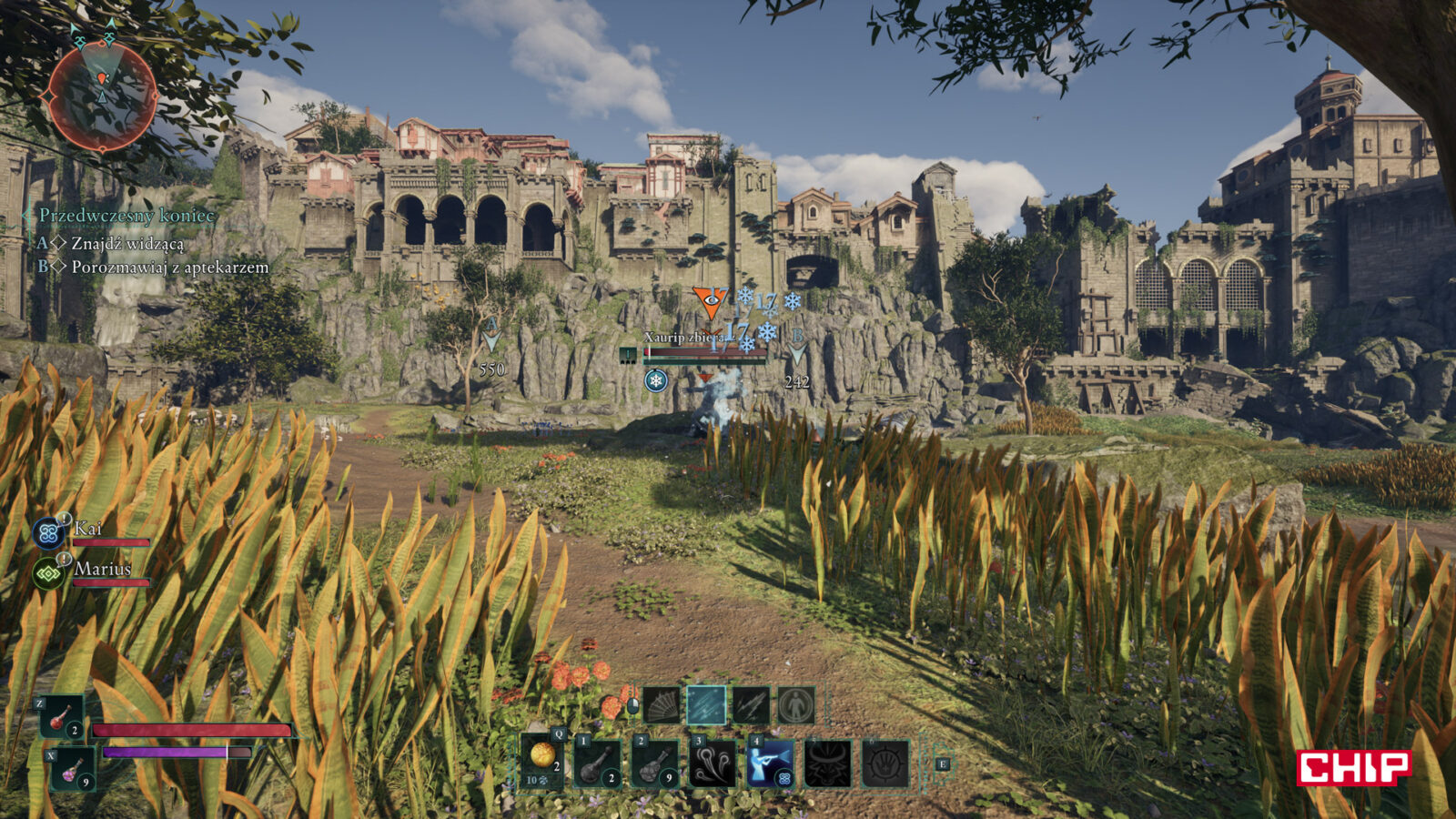
Task: Choose the dark flask in slot 1
Action: (598, 763)
